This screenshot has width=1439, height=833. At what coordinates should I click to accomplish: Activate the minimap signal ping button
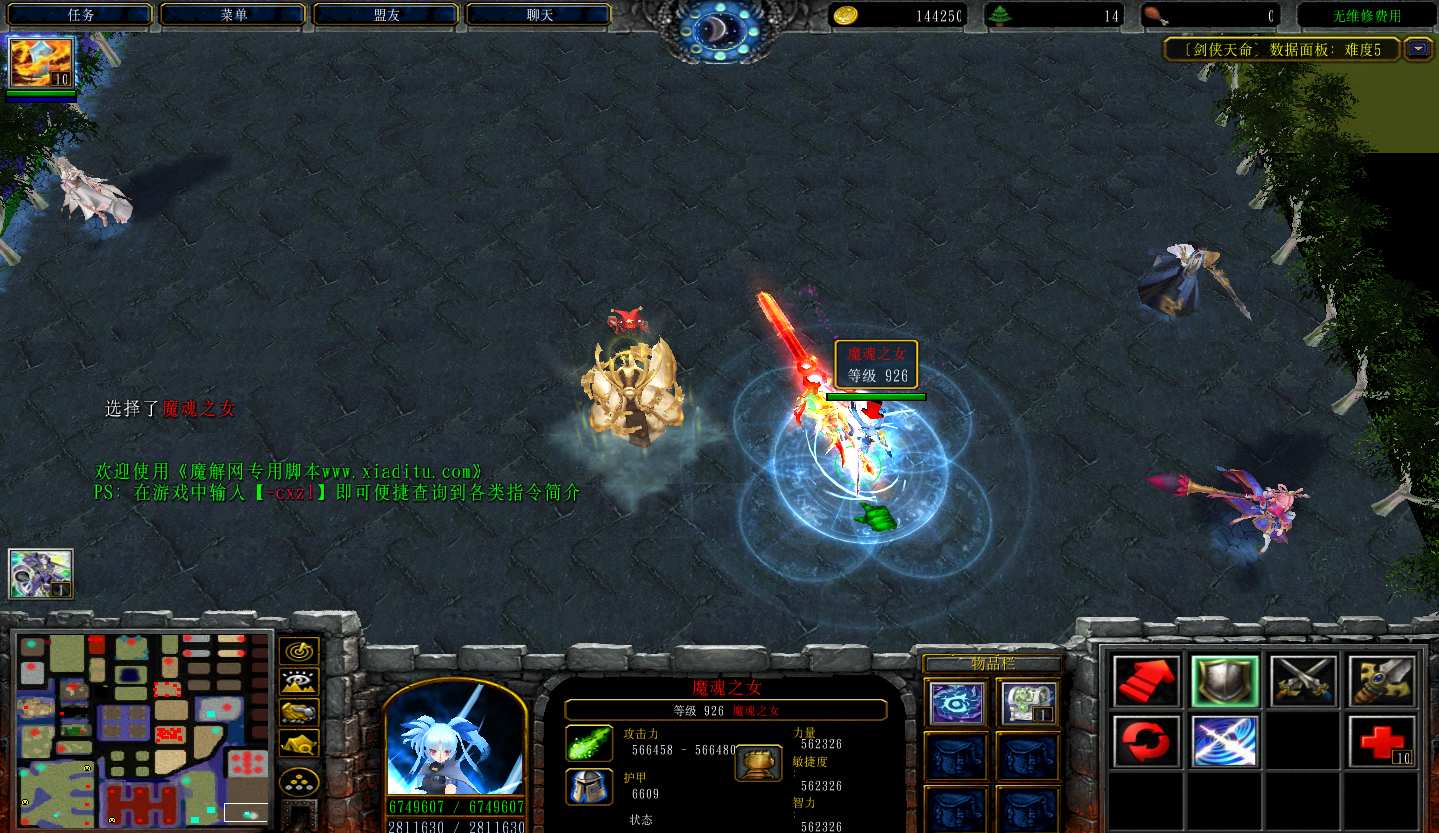tap(299, 651)
